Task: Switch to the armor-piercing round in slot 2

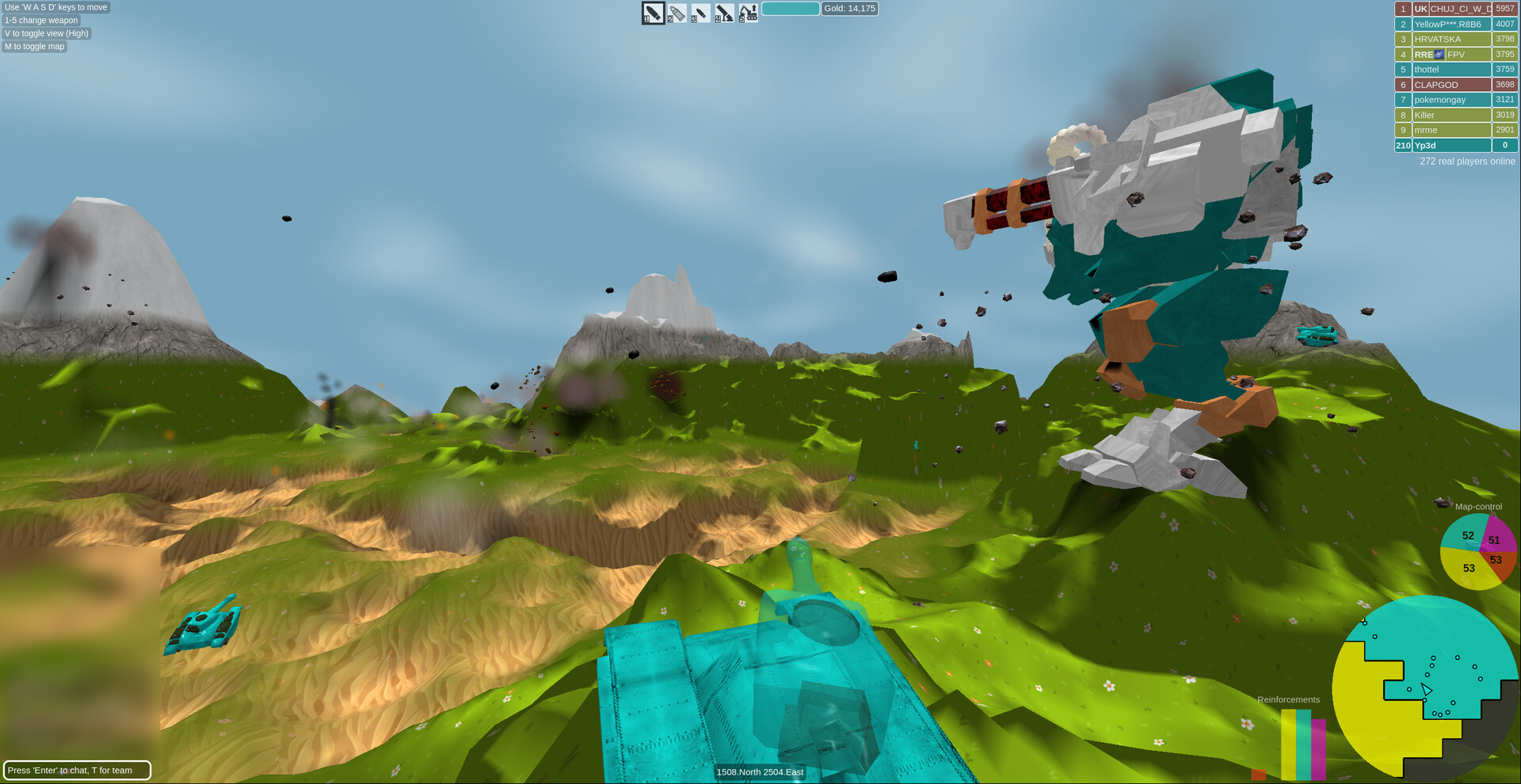Action: 676,13
